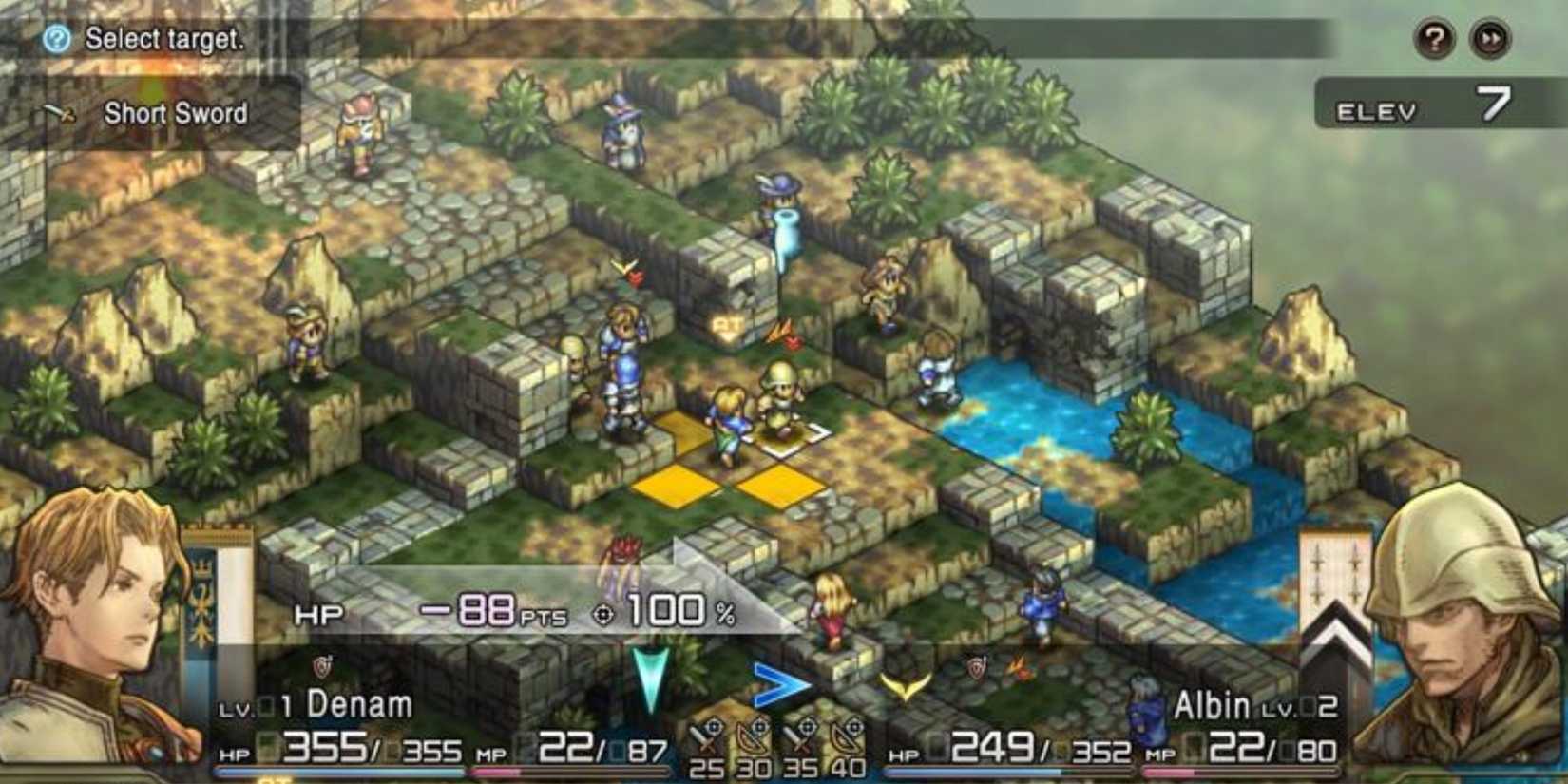Image resolution: width=1568 pixels, height=784 pixels.
Task: Click the yellow turn indicator above the bridge
Action: coord(904,686)
